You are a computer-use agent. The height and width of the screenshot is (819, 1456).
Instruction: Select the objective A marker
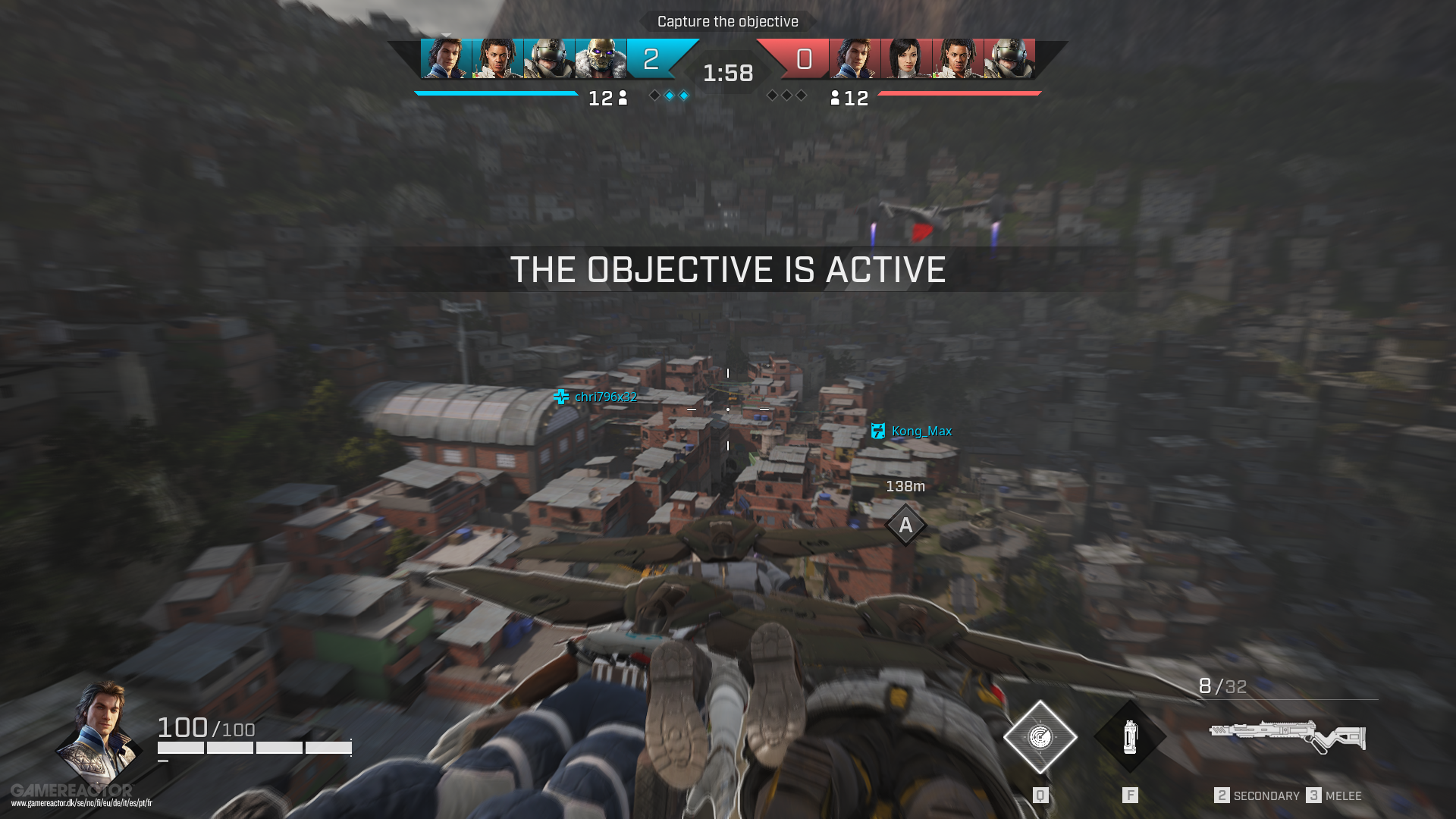coord(905,525)
